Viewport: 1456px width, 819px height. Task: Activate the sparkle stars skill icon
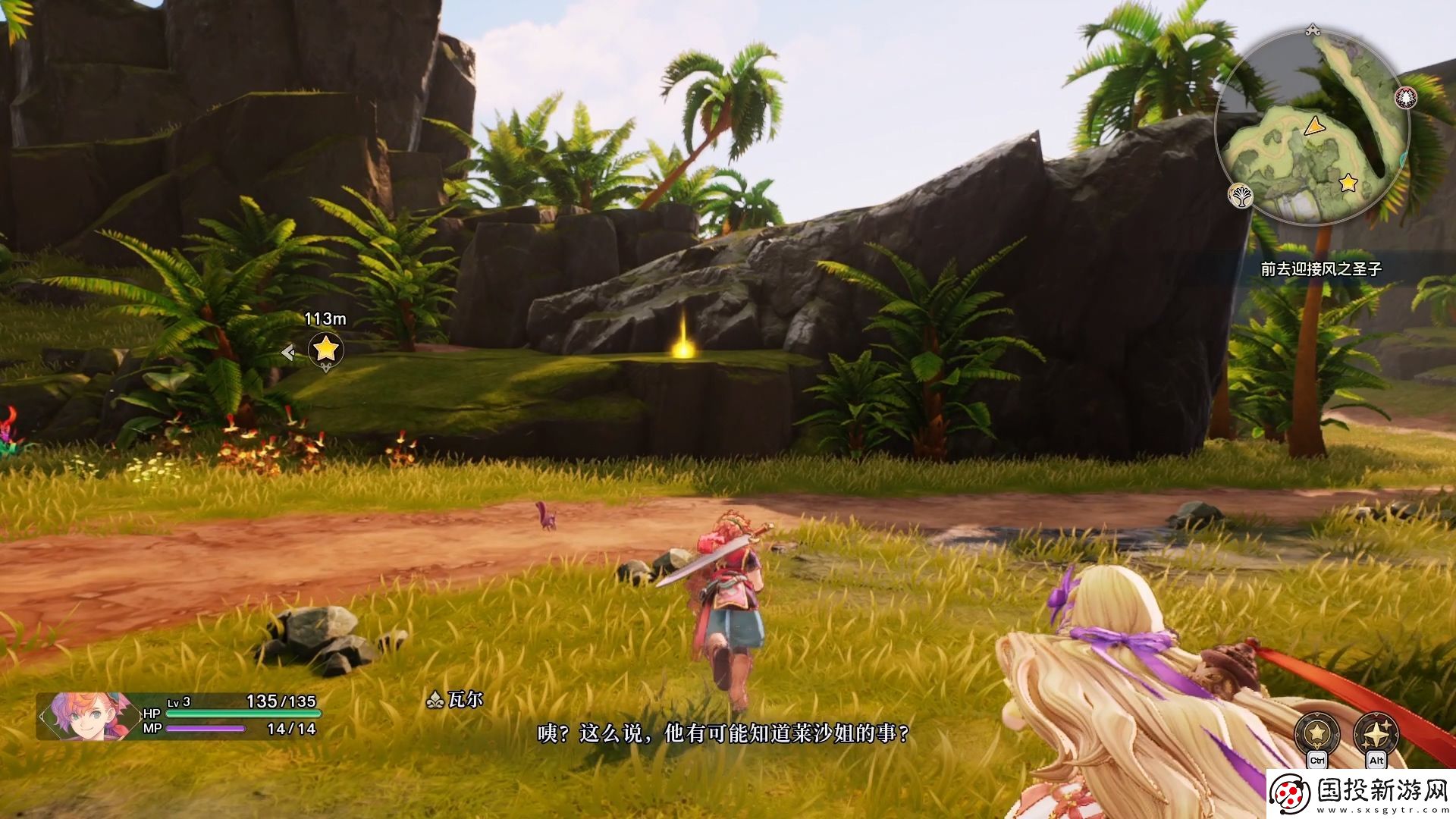point(1376,733)
